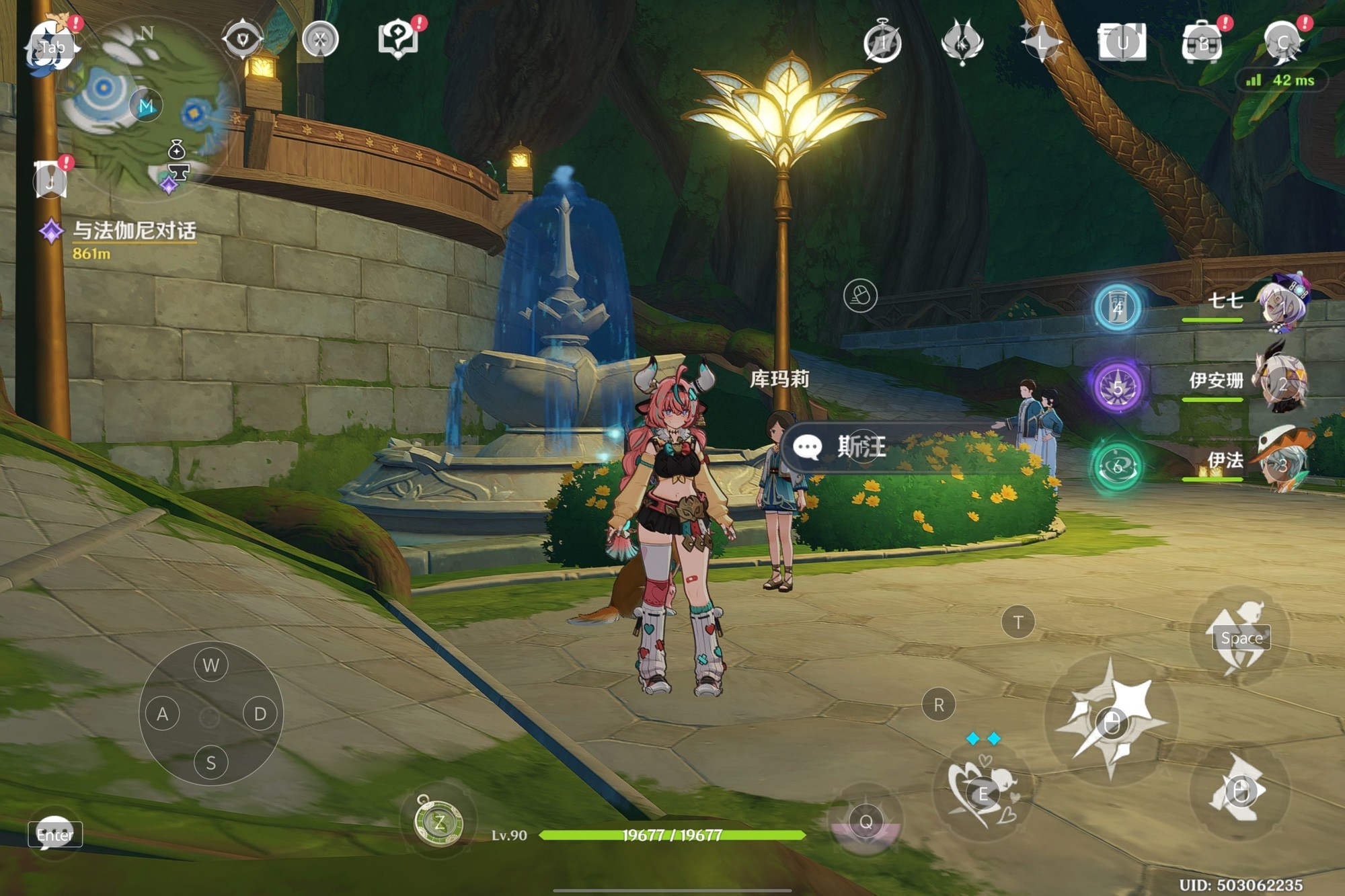The height and width of the screenshot is (896, 1345).
Task: Use the normal attack star button
Action: click(x=1112, y=723)
